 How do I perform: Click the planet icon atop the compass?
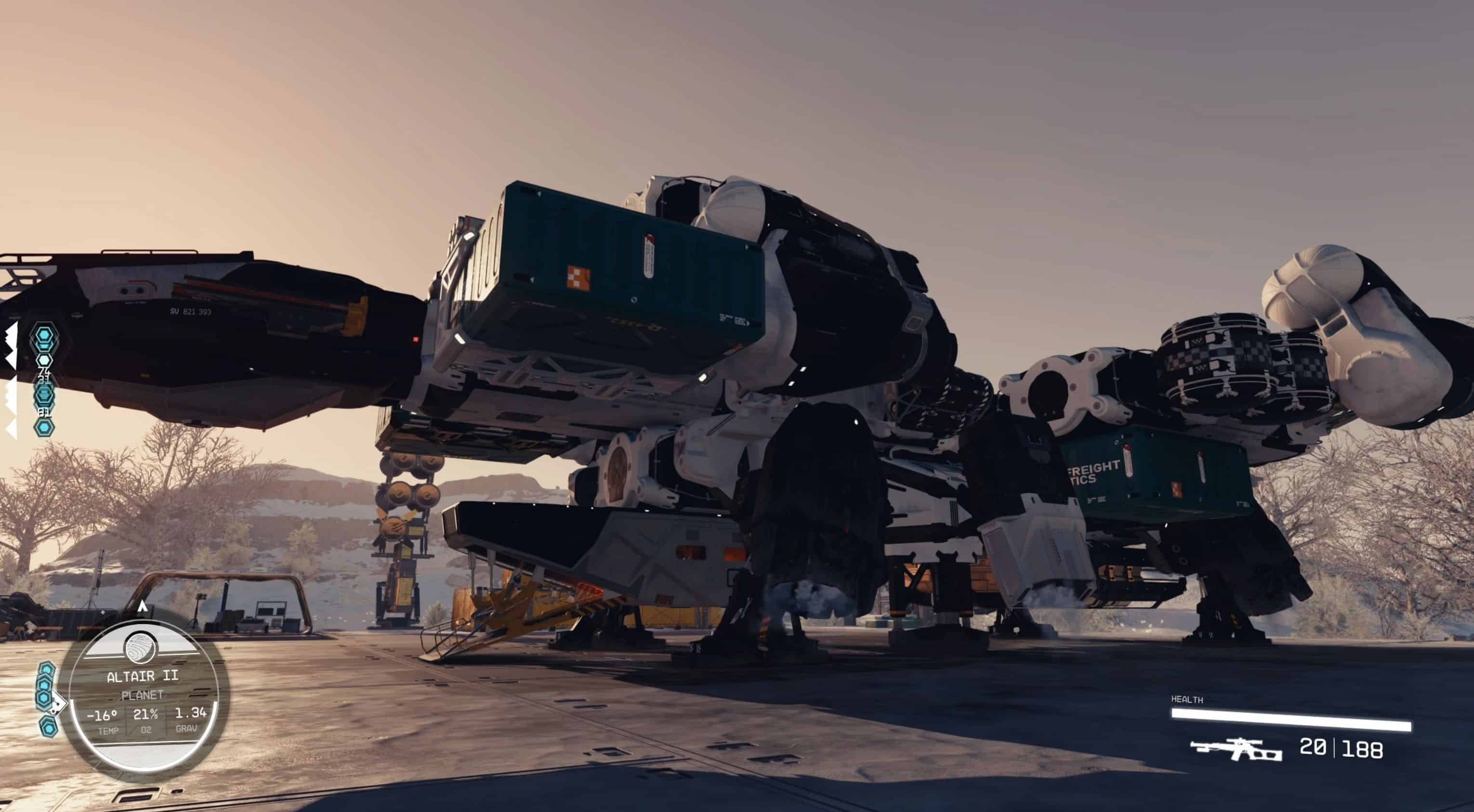point(141,648)
